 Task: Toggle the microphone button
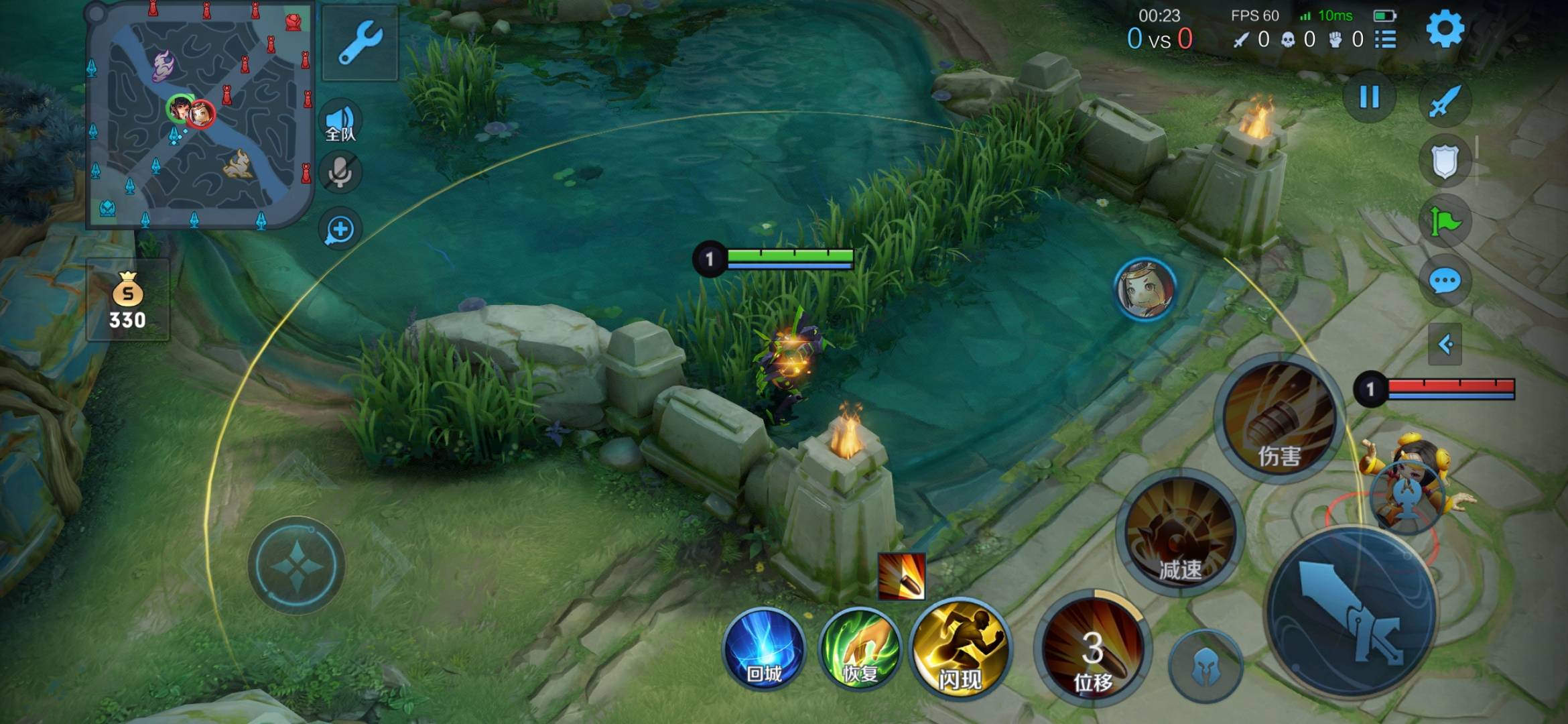(x=340, y=173)
